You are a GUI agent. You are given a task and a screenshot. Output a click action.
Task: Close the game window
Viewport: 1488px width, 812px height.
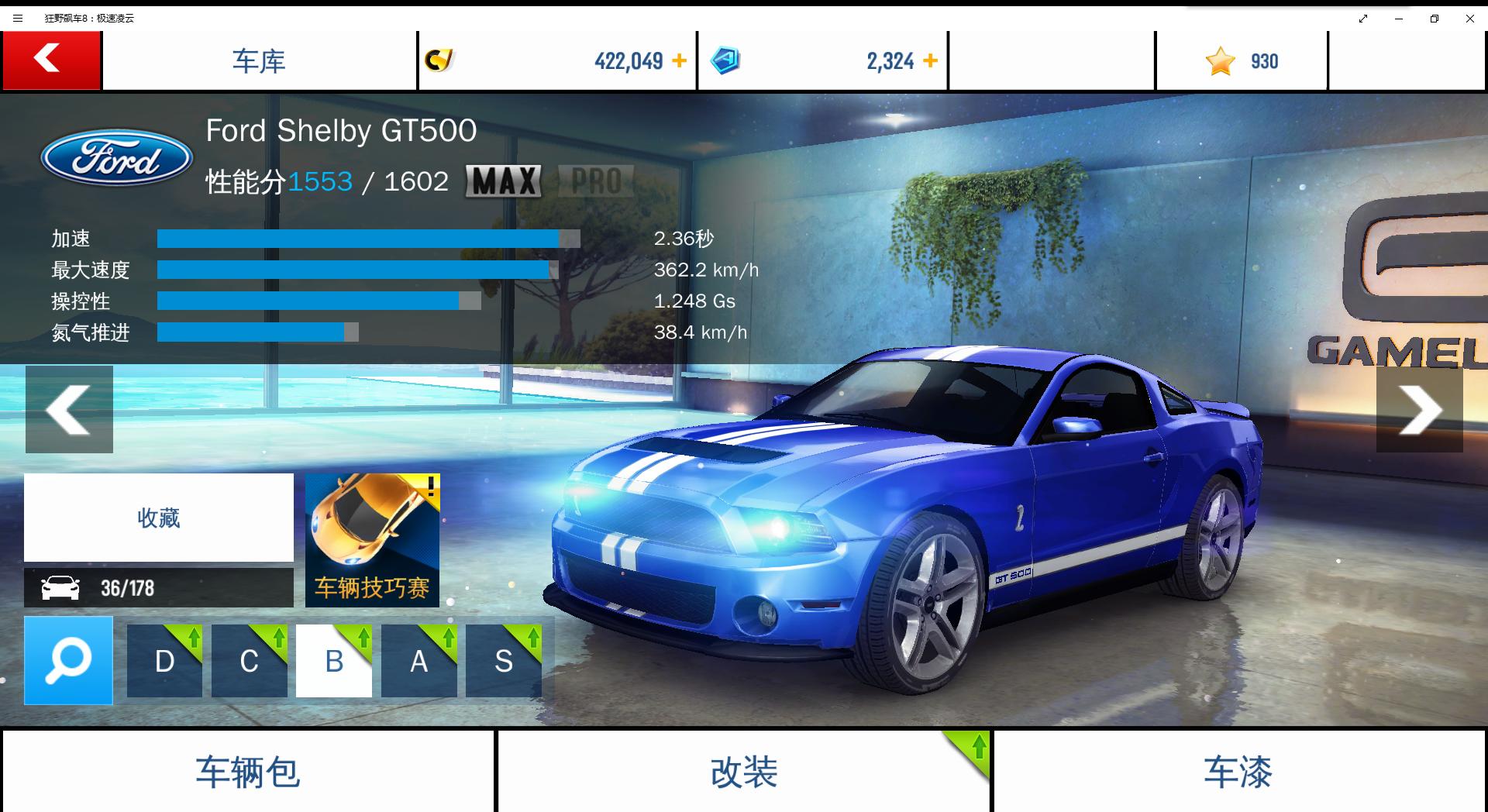(x=1469, y=19)
